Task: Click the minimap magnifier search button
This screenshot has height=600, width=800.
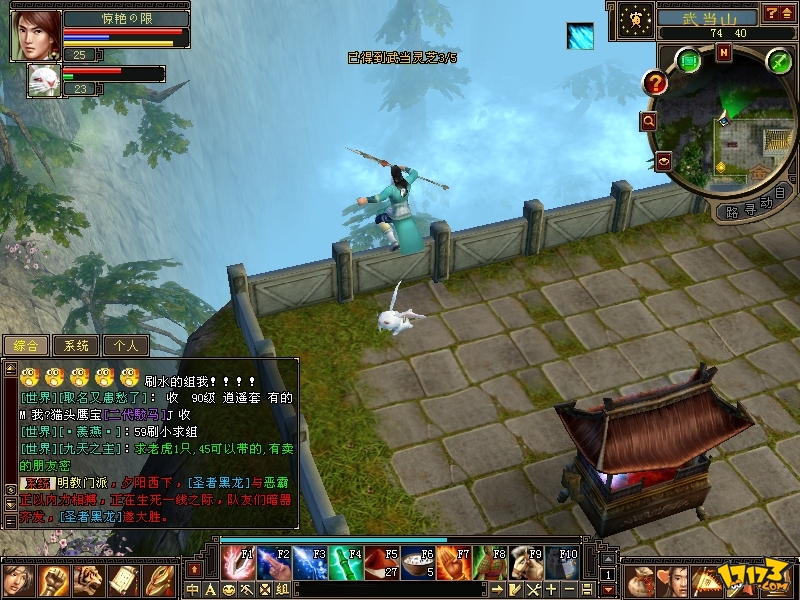Action: [x=648, y=121]
